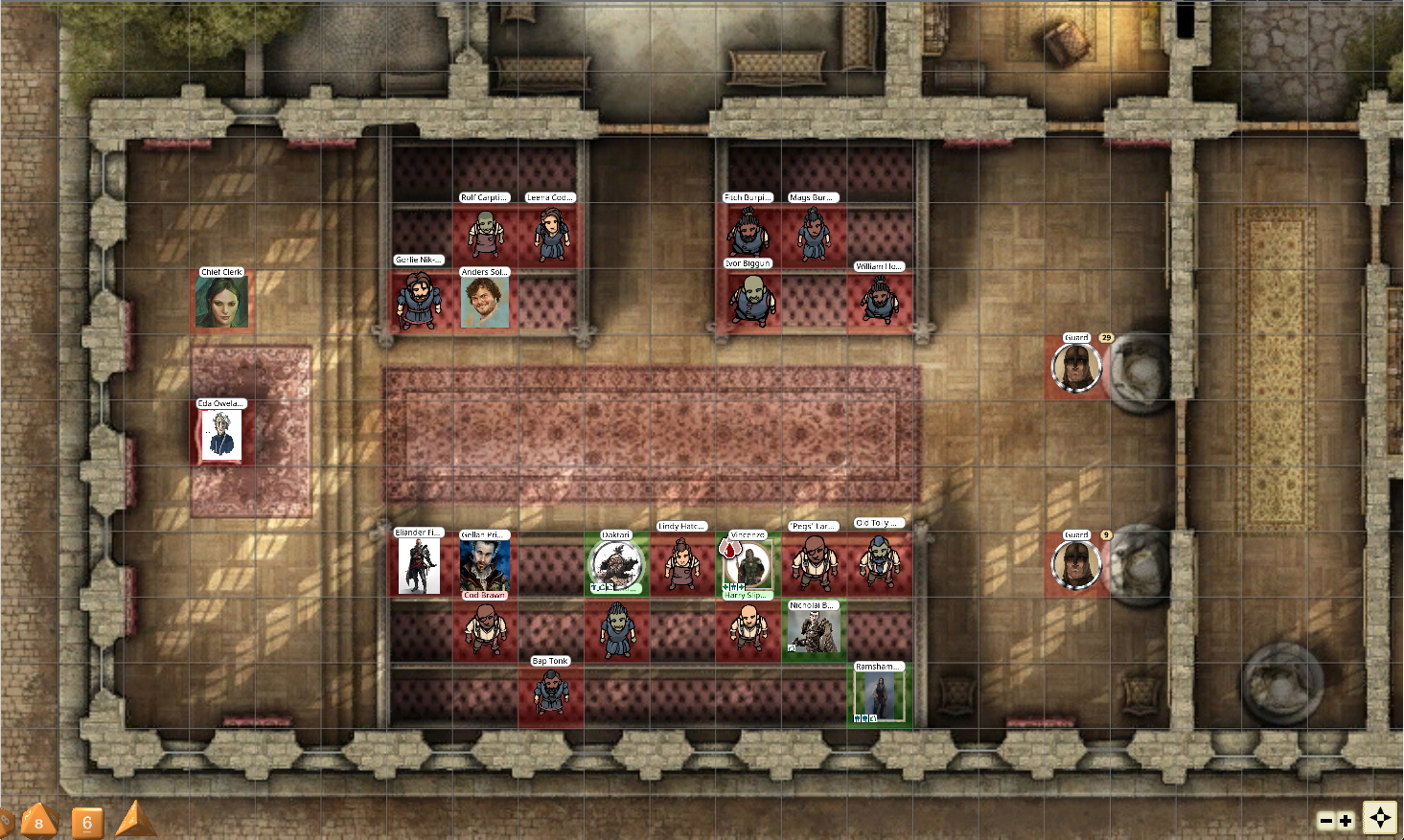Select the Ivor Biggun token

point(748,299)
